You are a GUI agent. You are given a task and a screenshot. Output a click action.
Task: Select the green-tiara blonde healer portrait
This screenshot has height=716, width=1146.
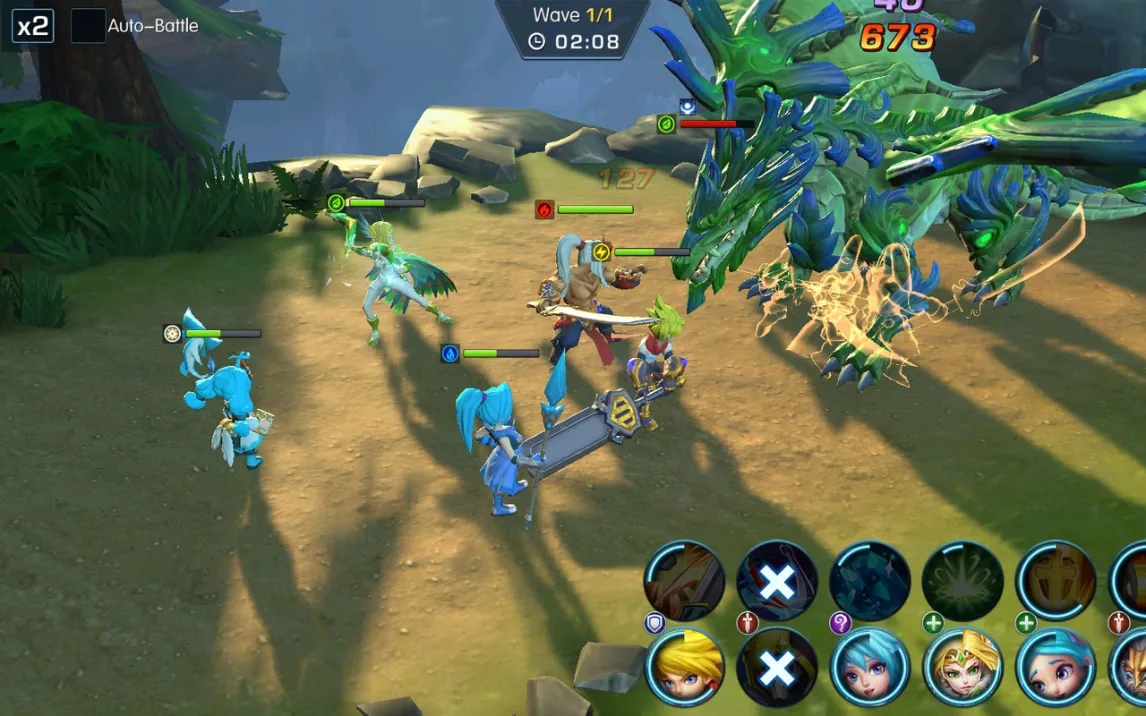click(x=963, y=667)
